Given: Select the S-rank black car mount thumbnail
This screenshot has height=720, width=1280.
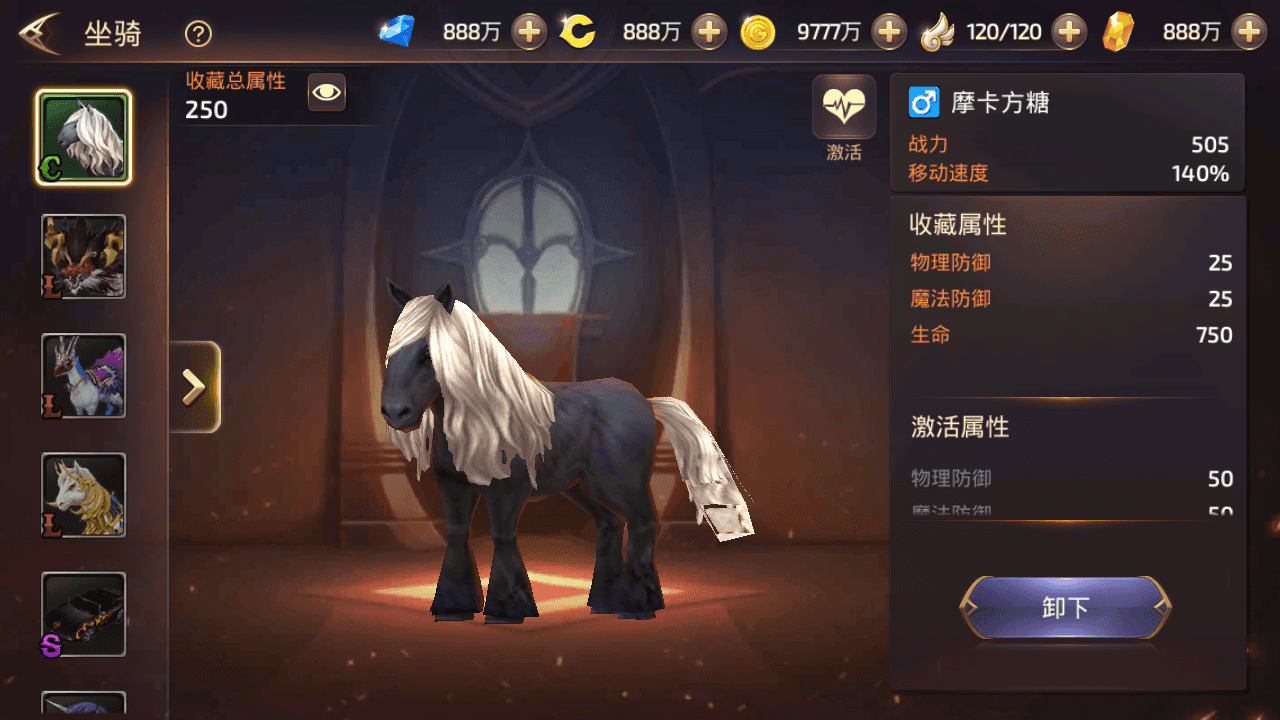Looking at the screenshot, I should coord(83,616).
